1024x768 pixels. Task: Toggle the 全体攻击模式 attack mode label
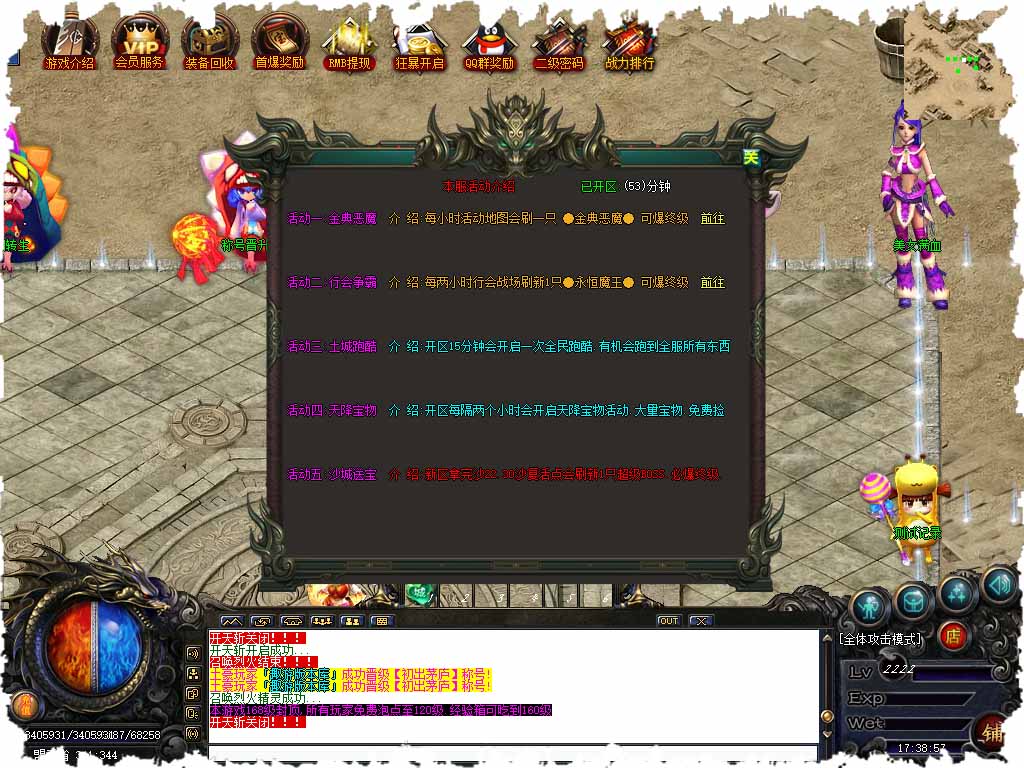881,639
